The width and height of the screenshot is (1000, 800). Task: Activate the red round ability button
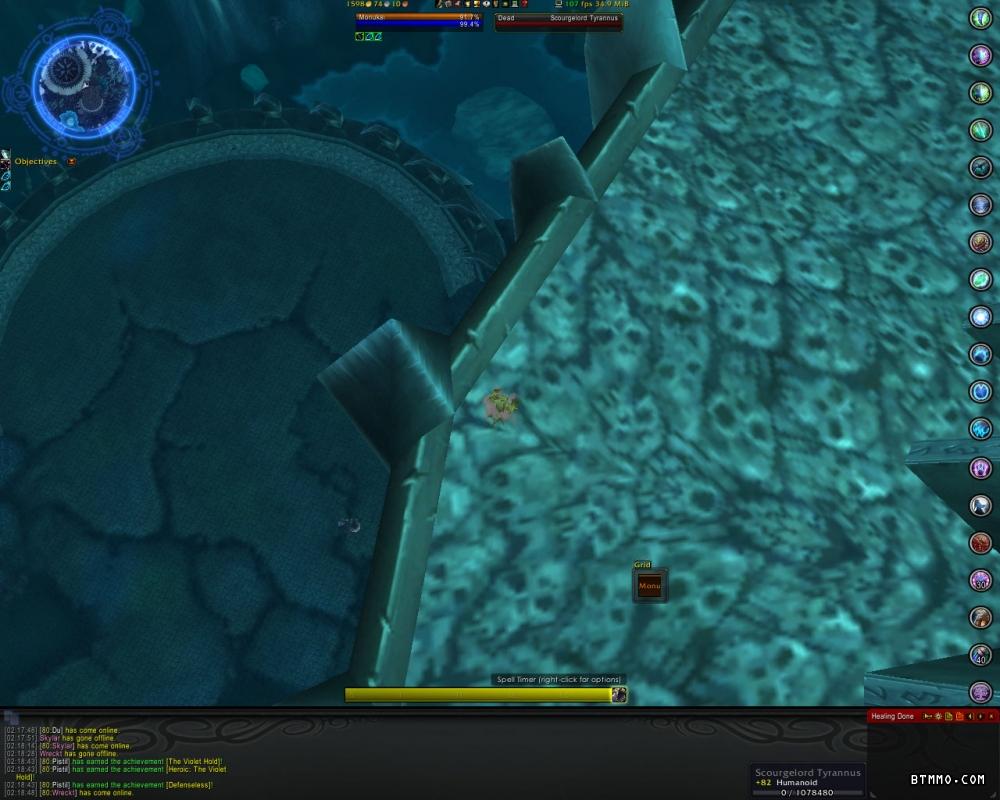980,542
